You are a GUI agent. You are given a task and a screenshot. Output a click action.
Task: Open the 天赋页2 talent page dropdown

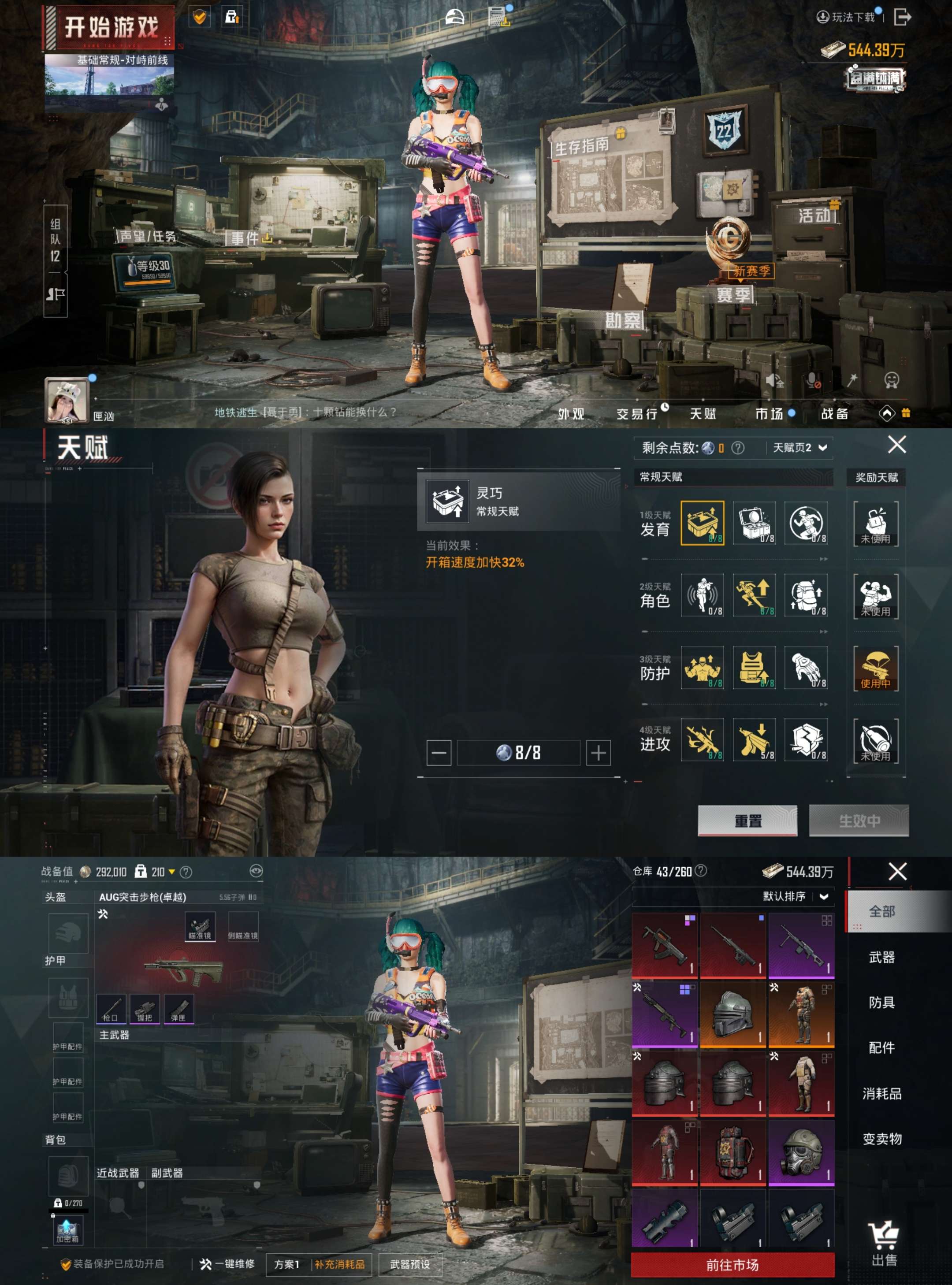[x=800, y=448]
